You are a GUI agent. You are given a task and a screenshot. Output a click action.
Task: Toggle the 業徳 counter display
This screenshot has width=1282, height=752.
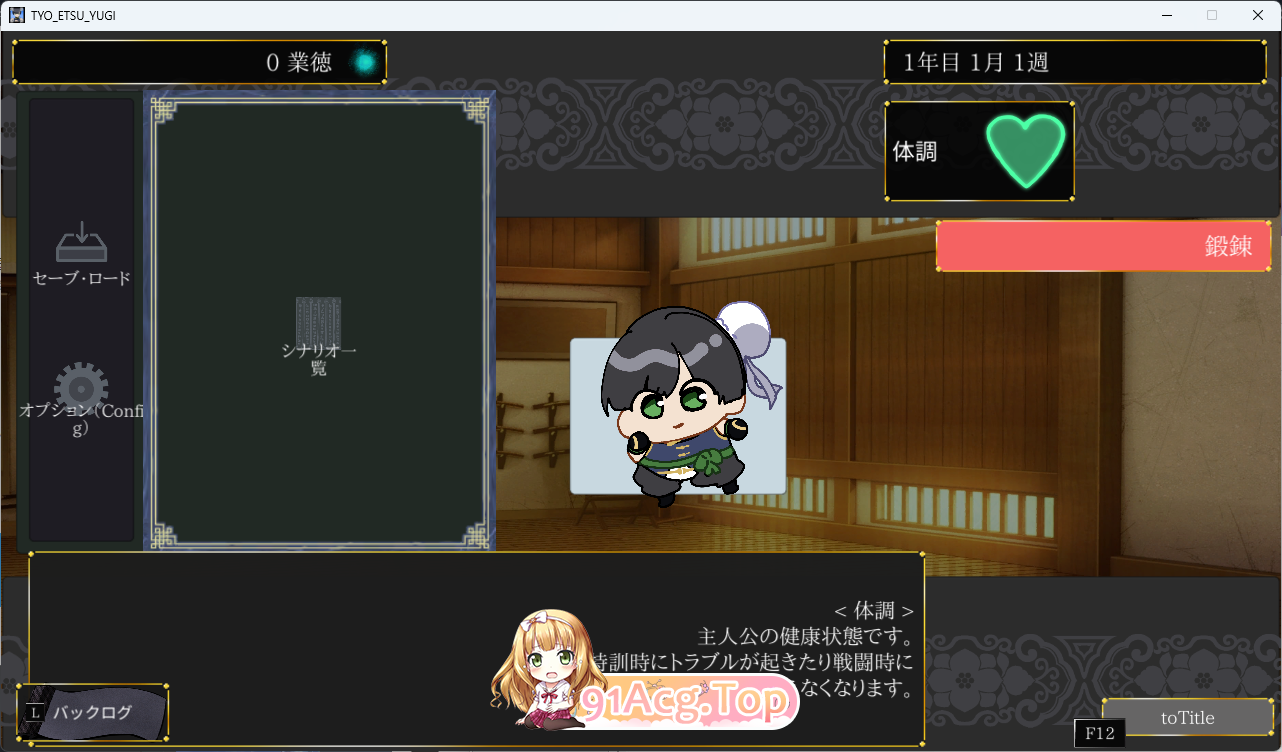pos(198,61)
